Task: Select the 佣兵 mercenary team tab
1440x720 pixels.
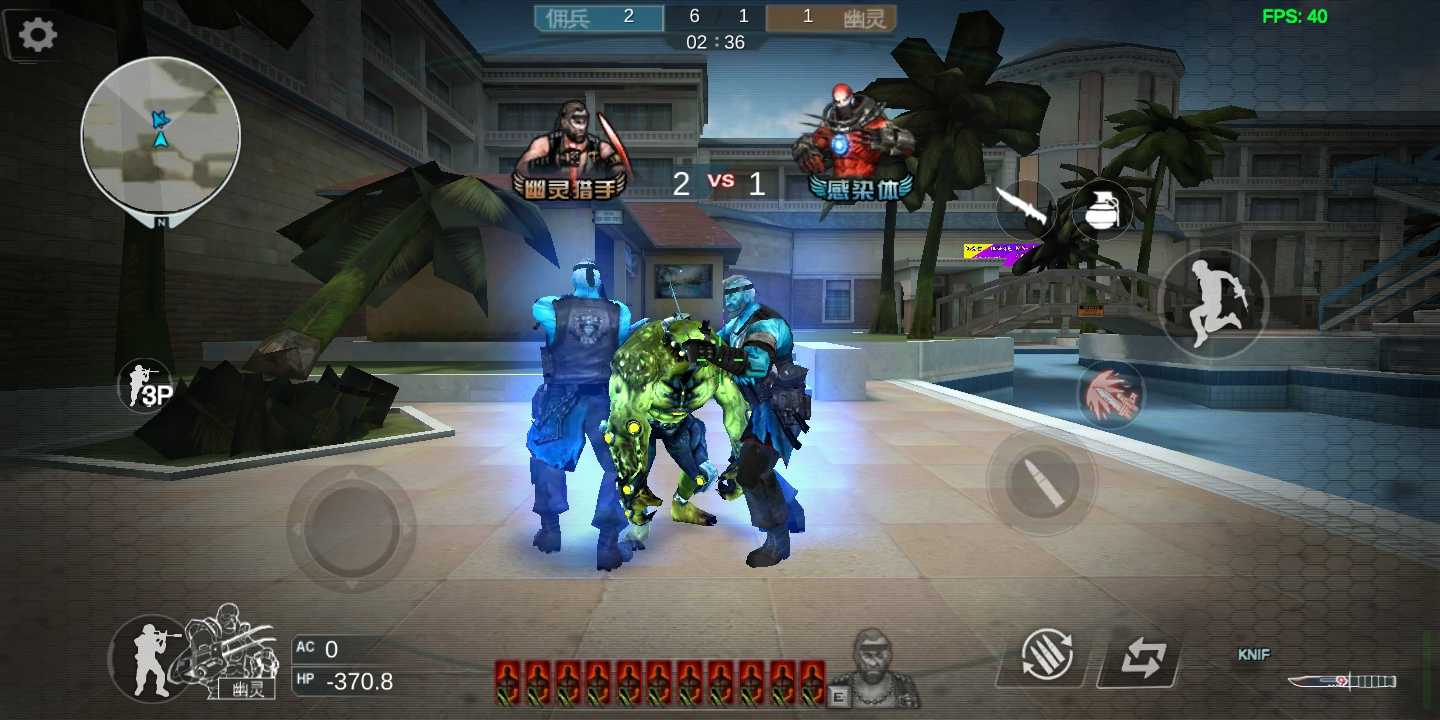Action: coord(597,17)
